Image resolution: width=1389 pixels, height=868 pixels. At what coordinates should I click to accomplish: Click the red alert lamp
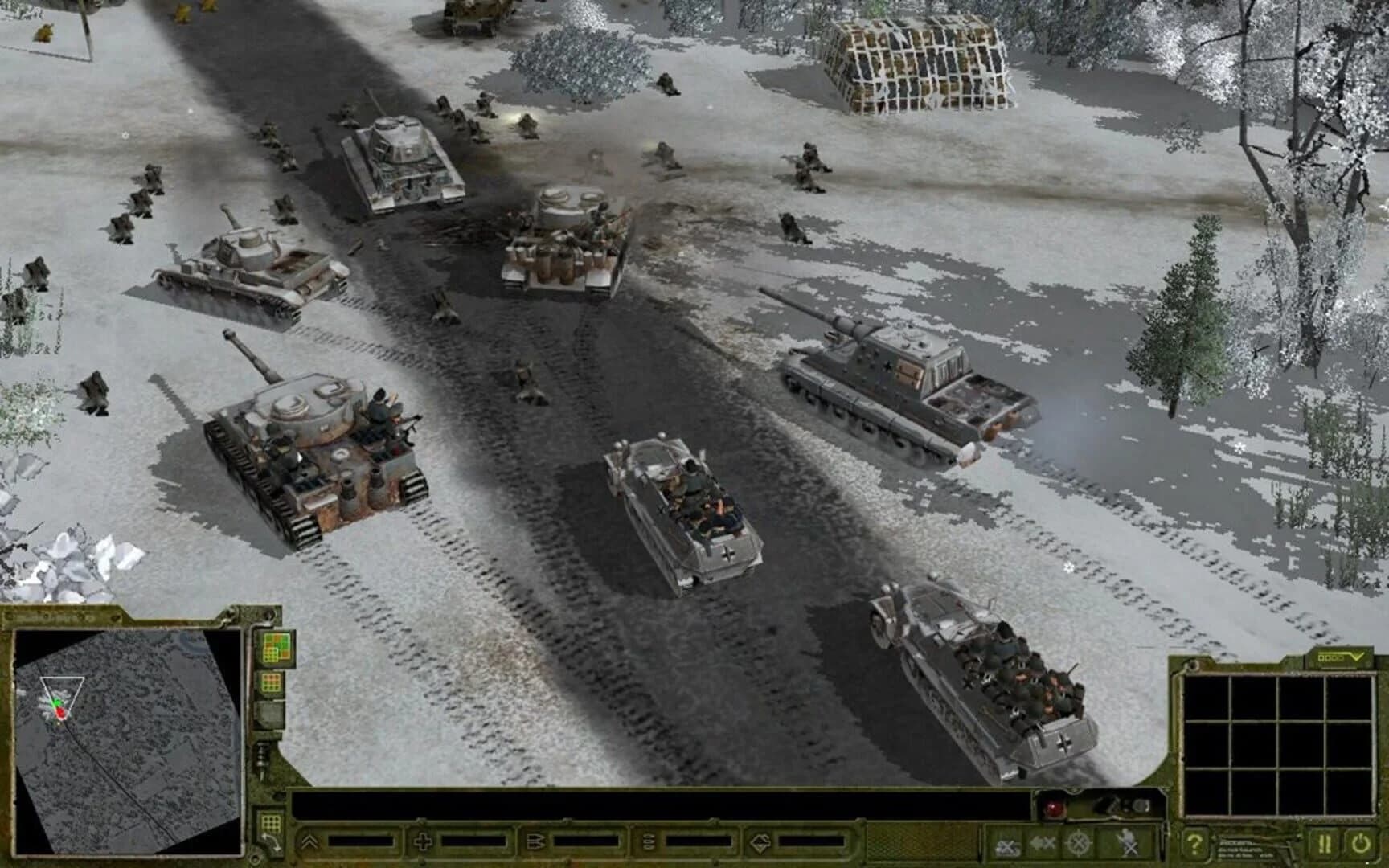click(x=1052, y=805)
